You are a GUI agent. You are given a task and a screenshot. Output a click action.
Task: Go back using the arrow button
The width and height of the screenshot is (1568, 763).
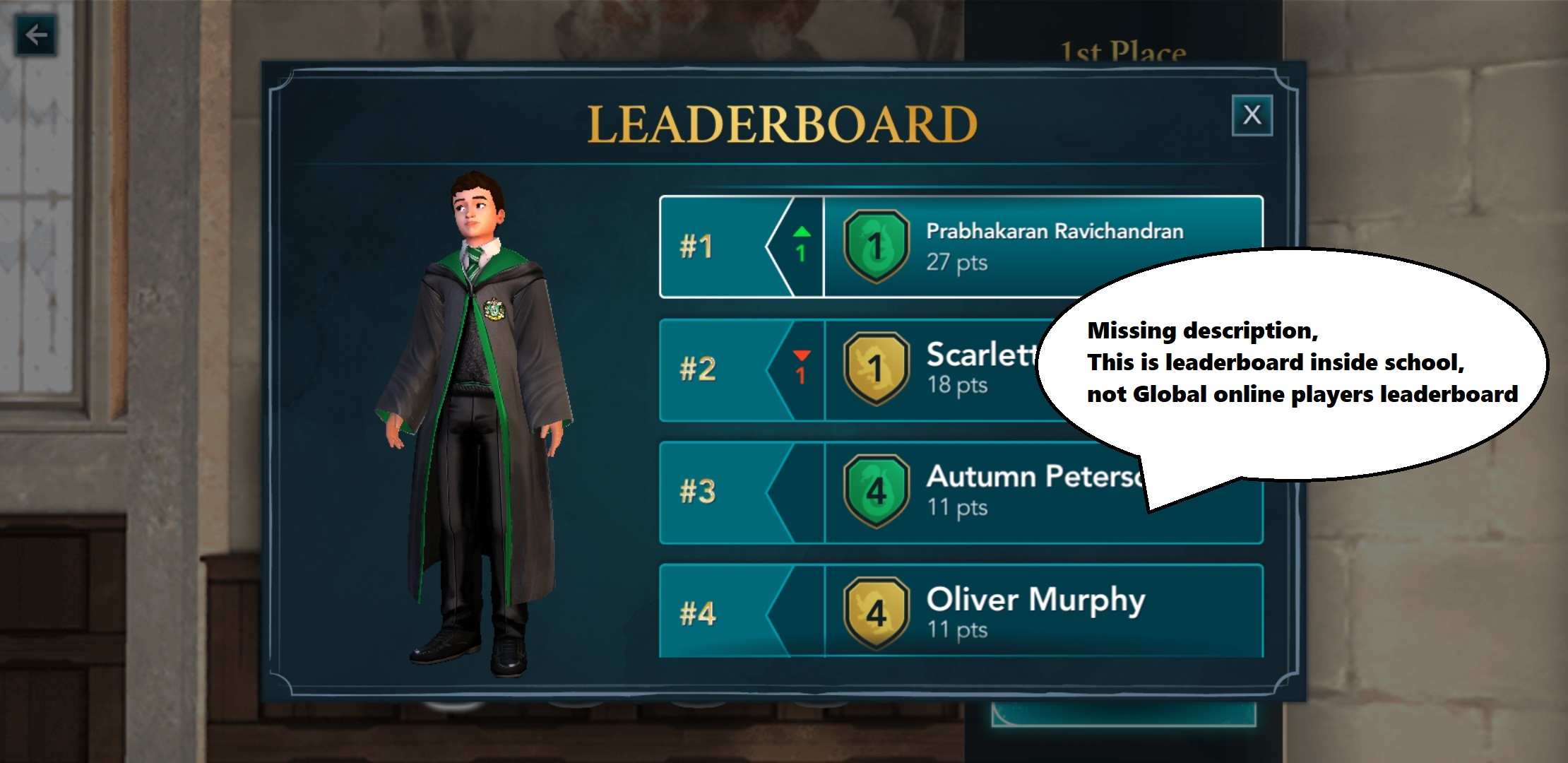pyautogui.click(x=36, y=35)
